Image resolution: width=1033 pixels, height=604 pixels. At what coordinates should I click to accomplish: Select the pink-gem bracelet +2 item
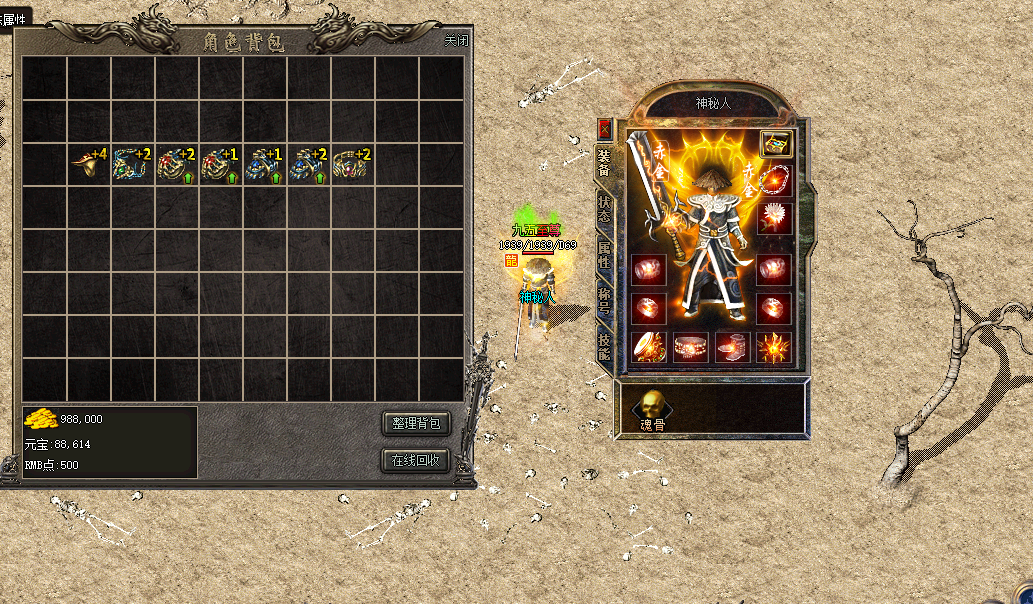click(353, 164)
